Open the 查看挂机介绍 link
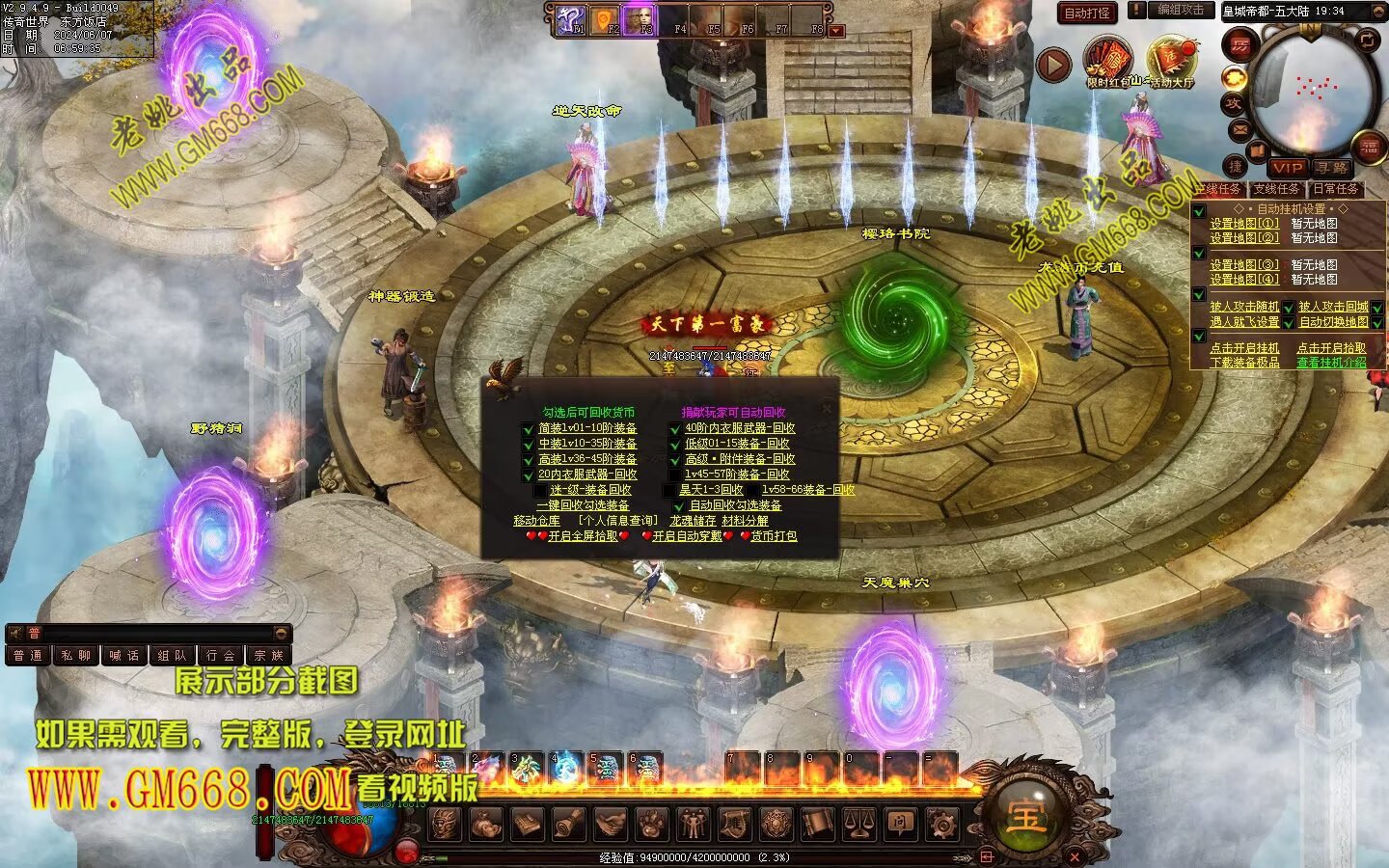 1331,363
